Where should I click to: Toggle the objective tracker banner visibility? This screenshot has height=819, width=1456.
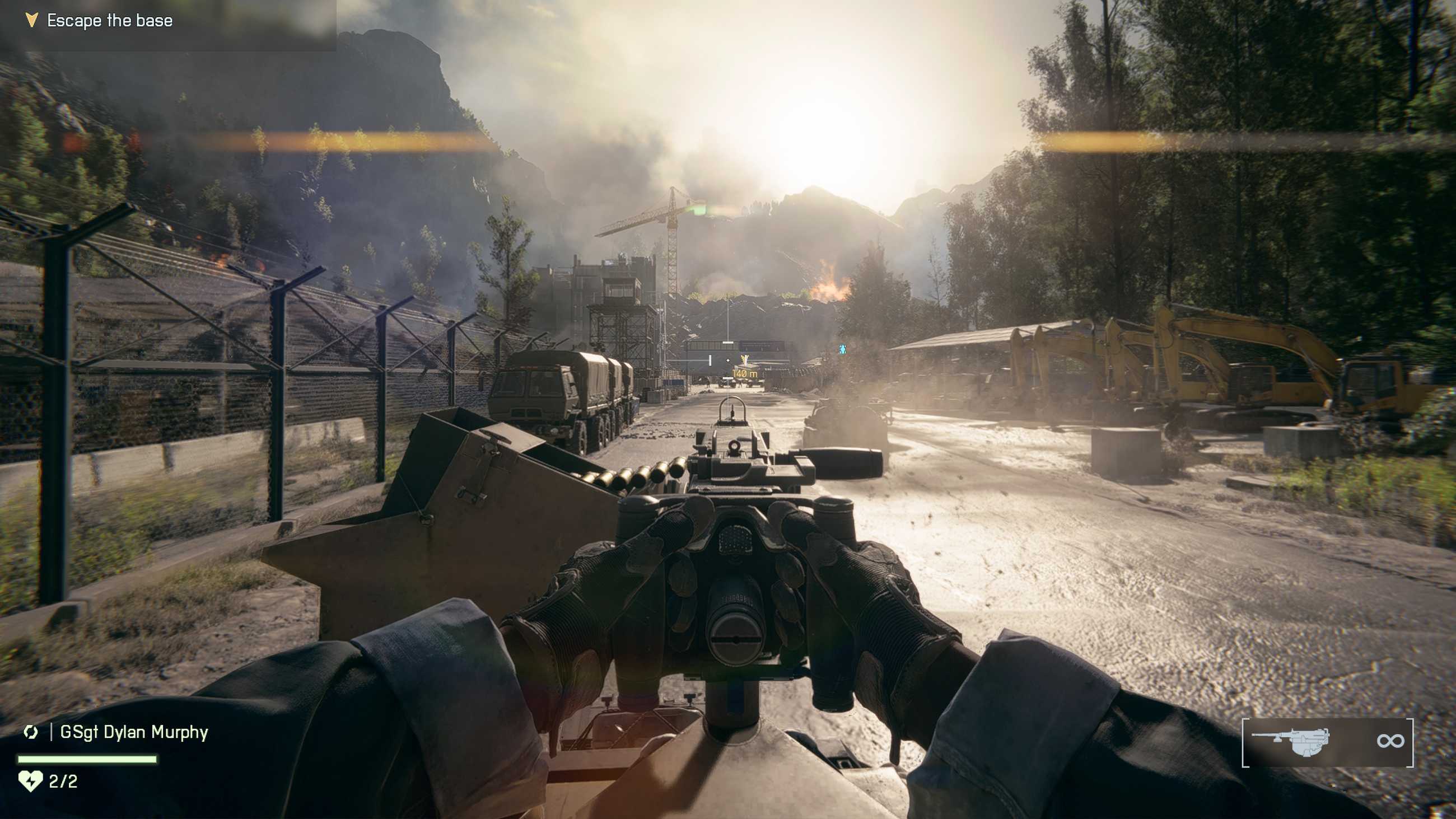[x=170, y=25]
